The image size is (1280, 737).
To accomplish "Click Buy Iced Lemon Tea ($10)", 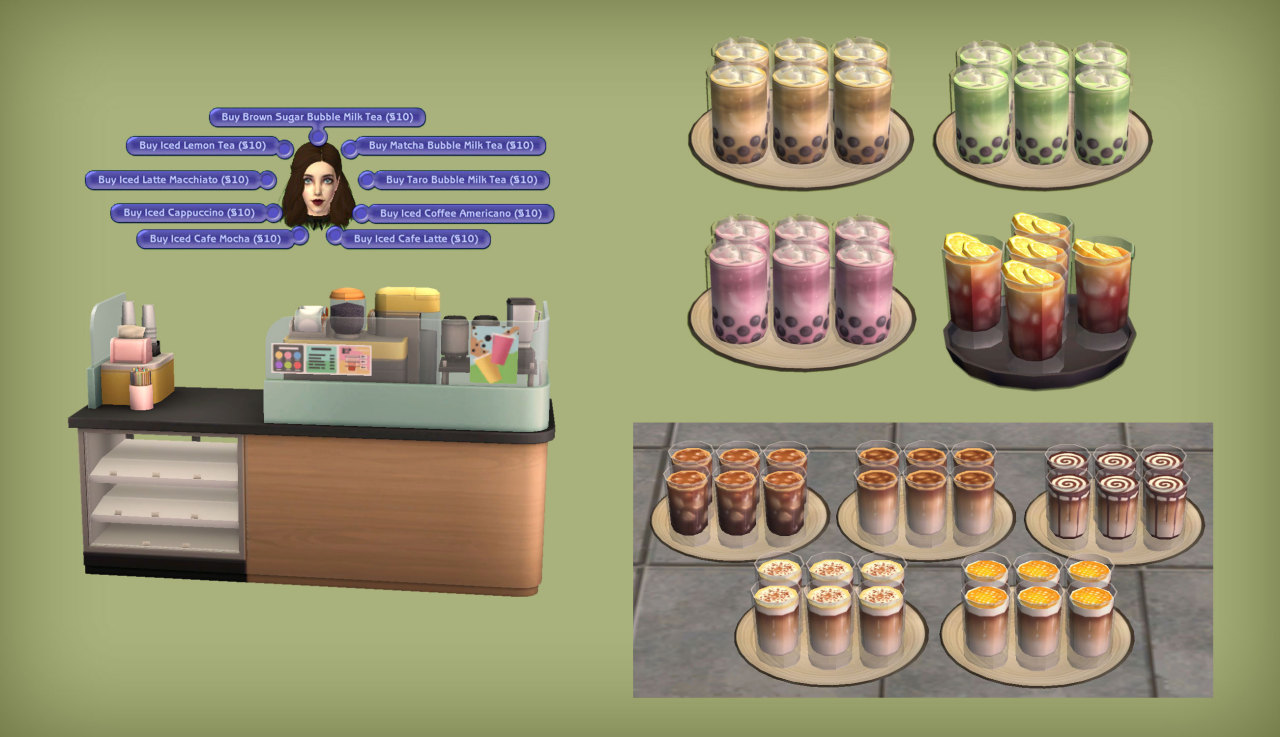I will coord(199,147).
